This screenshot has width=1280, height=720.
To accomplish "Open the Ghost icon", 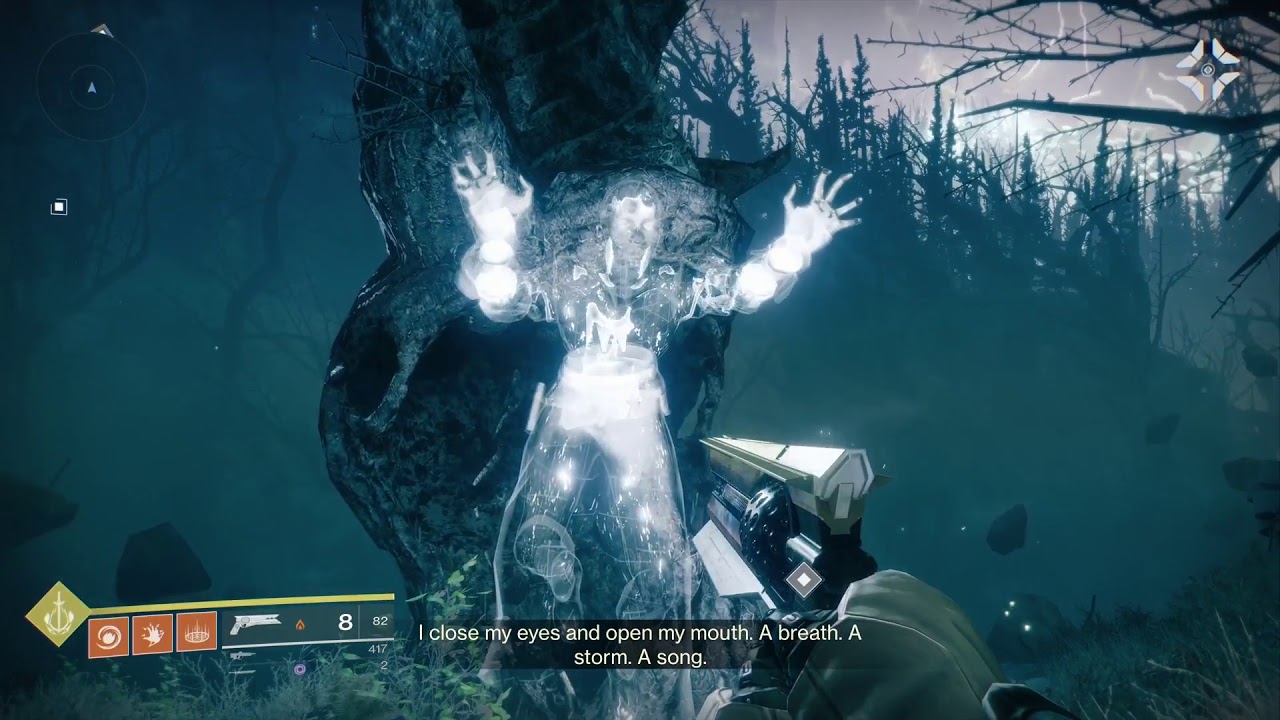I will [x=1207, y=70].
